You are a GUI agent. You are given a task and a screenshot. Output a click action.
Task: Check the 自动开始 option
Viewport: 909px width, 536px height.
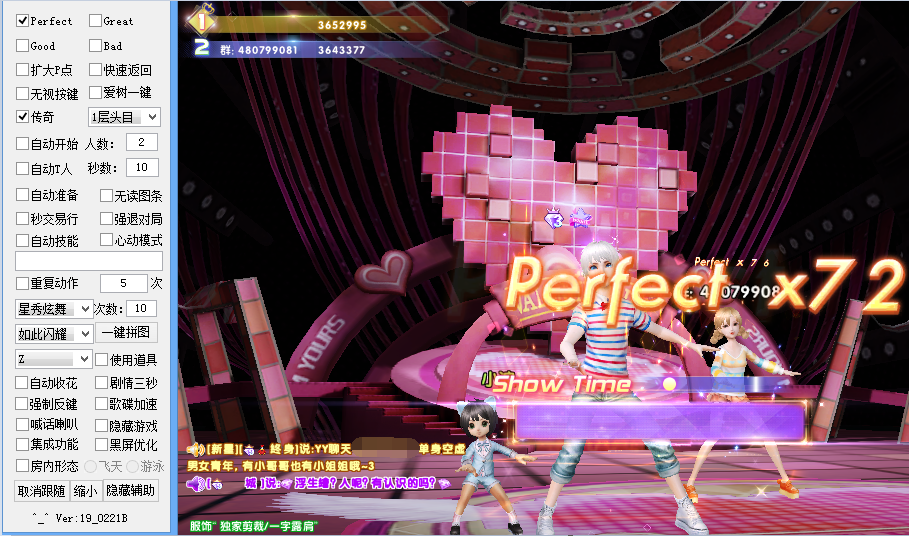point(23,143)
